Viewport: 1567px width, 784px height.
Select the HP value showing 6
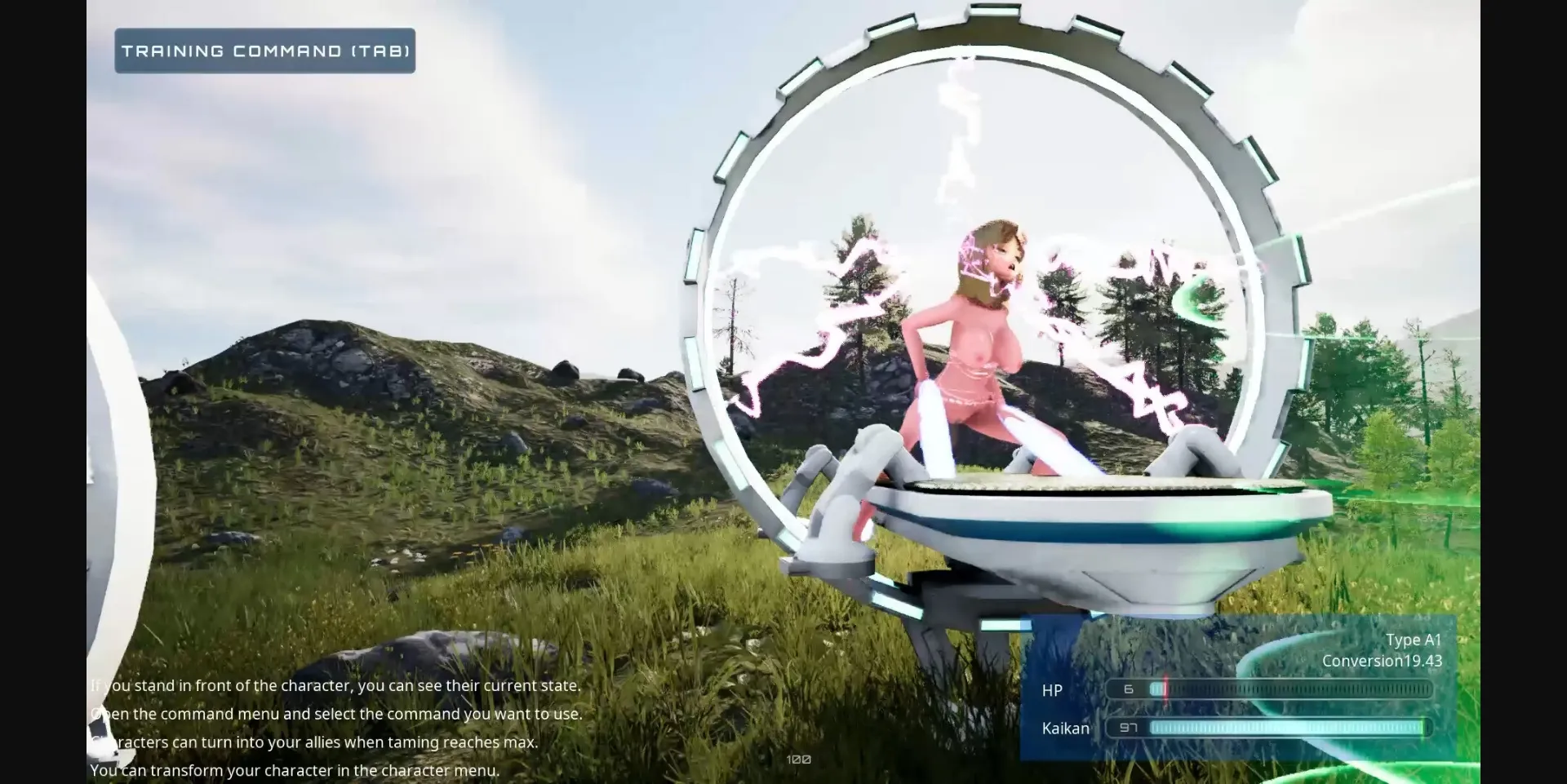(x=1130, y=689)
